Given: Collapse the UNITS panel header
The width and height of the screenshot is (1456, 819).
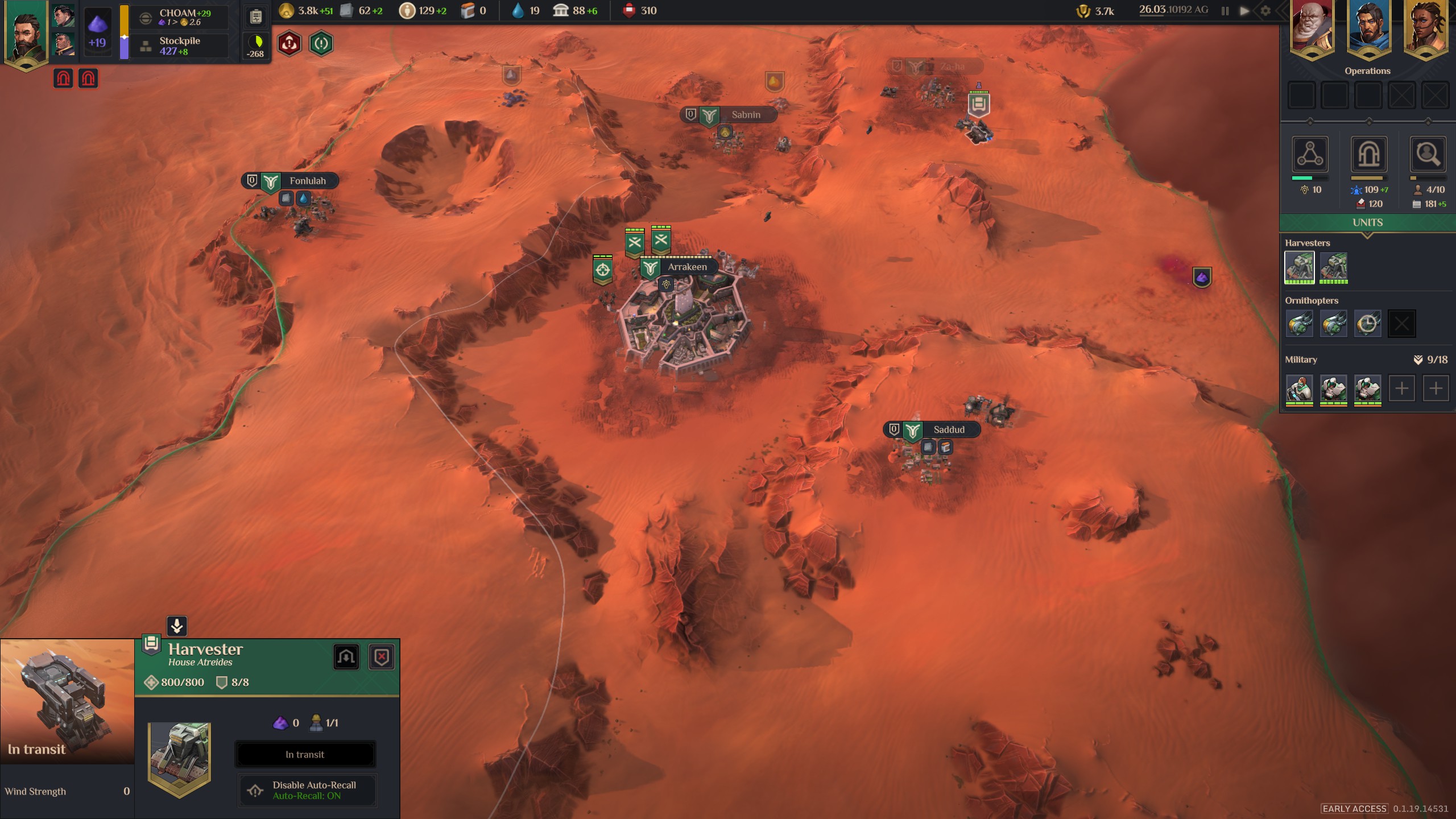Looking at the screenshot, I should click(x=1367, y=222).
